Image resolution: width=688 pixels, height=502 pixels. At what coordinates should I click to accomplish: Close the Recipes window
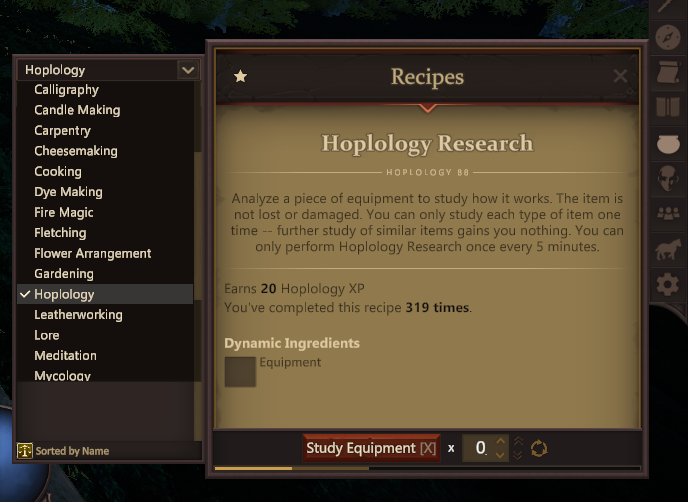coord(620,77)
